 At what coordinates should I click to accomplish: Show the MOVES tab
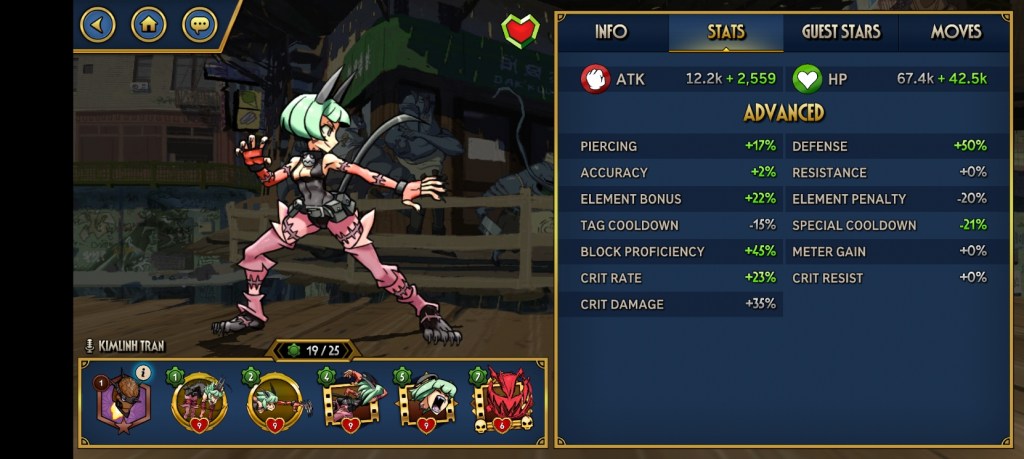956,32
